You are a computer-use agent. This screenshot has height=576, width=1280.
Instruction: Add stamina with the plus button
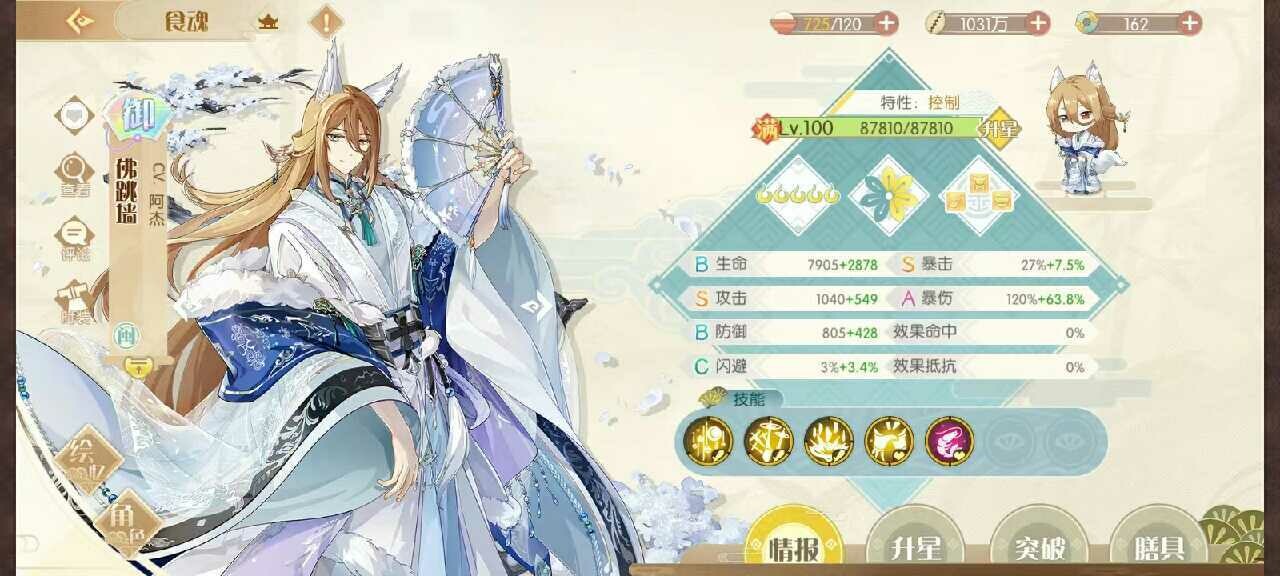[x=886, y=23]
